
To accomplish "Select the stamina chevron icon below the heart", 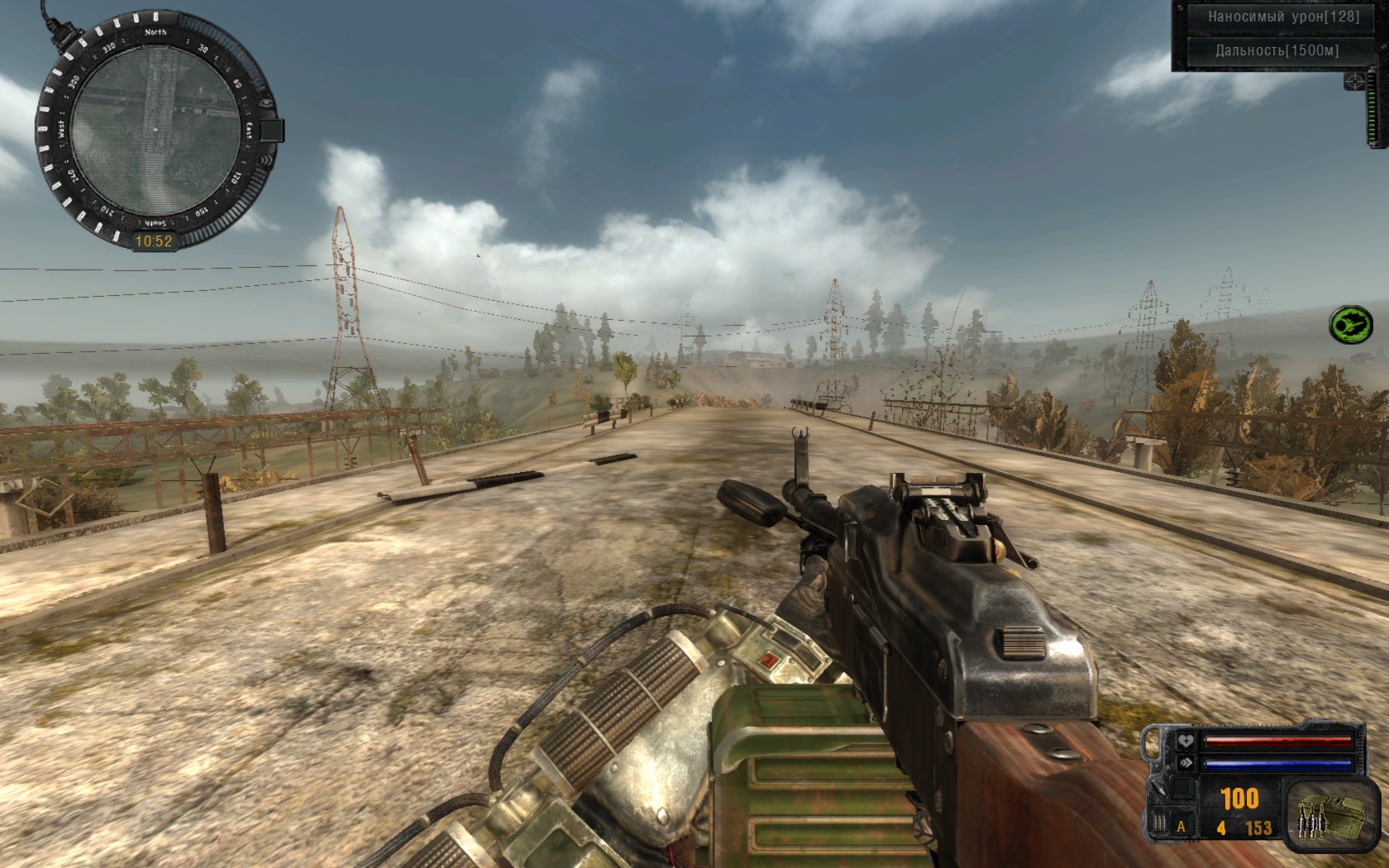I will pyautogui.click(x=1186, y=762).
